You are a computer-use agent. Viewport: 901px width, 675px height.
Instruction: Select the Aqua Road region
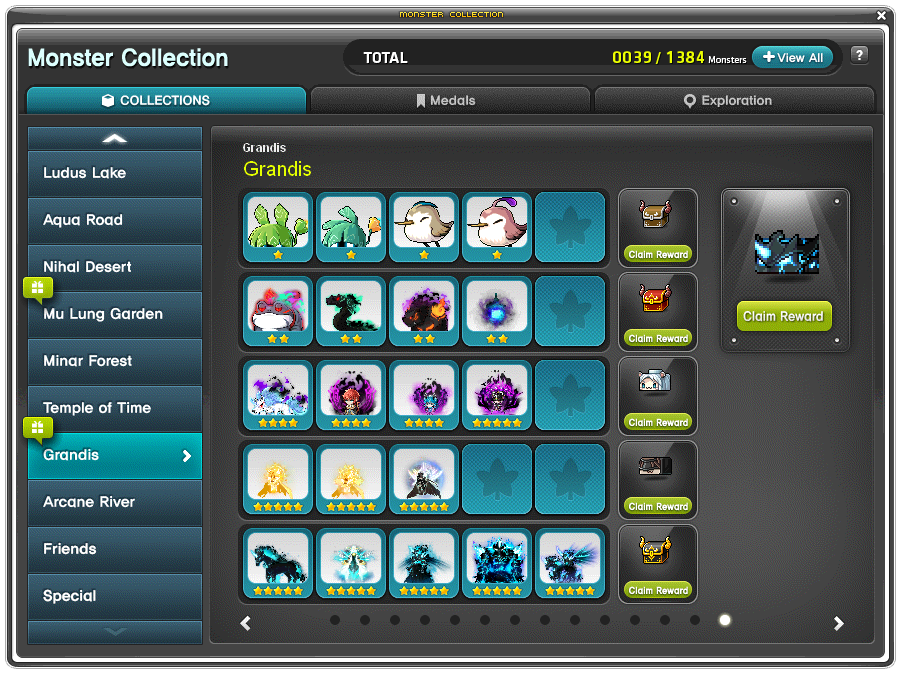coord(115,220)
